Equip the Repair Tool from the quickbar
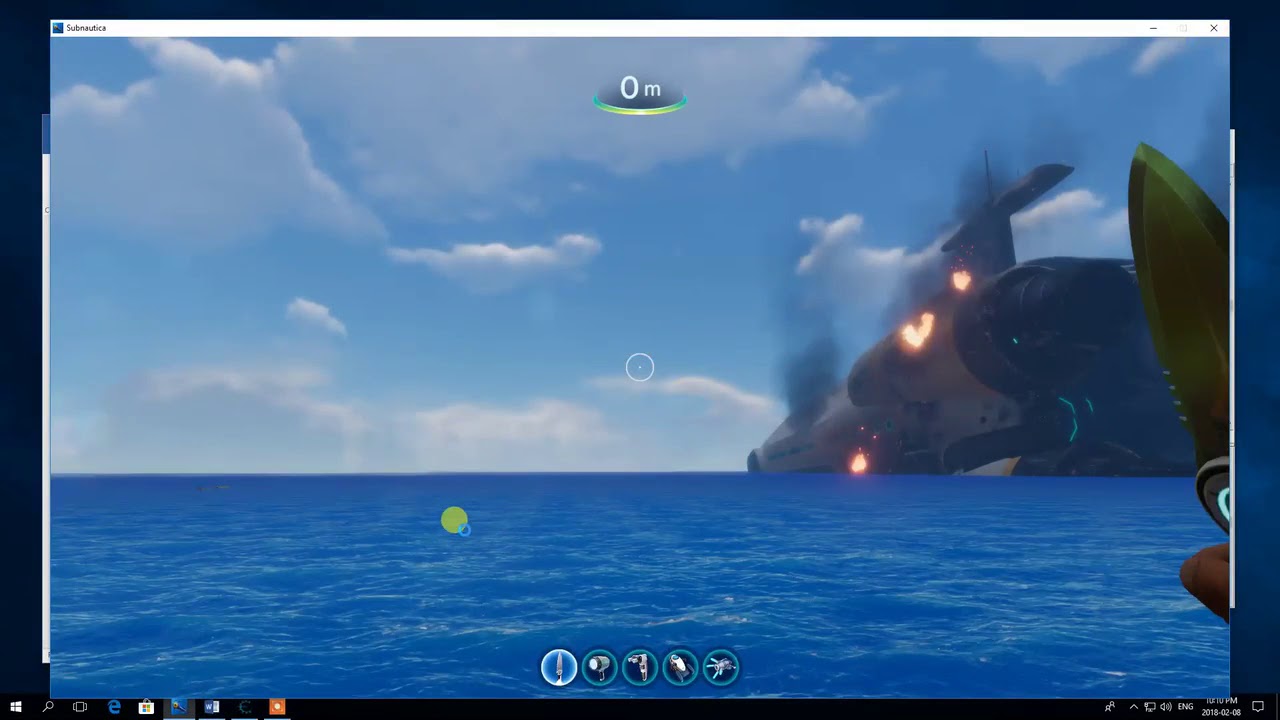Image resolution: width=1280 pixels, height=720 pixels. 639,668
